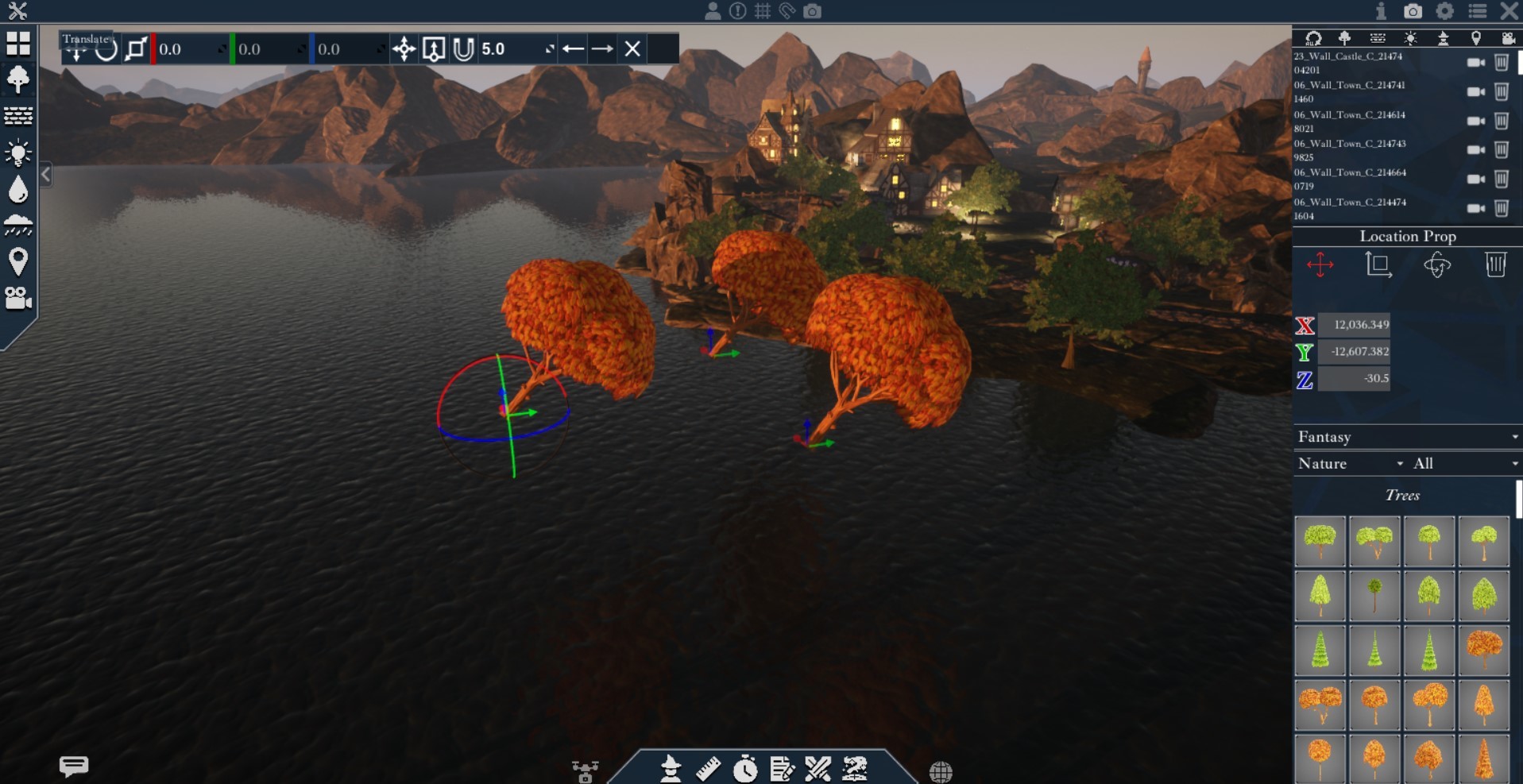The height and width of the screenshot is (784, 1523).
Task: Click the stopwatch time icon in bottom toolbar
Action: click(745, 769)
